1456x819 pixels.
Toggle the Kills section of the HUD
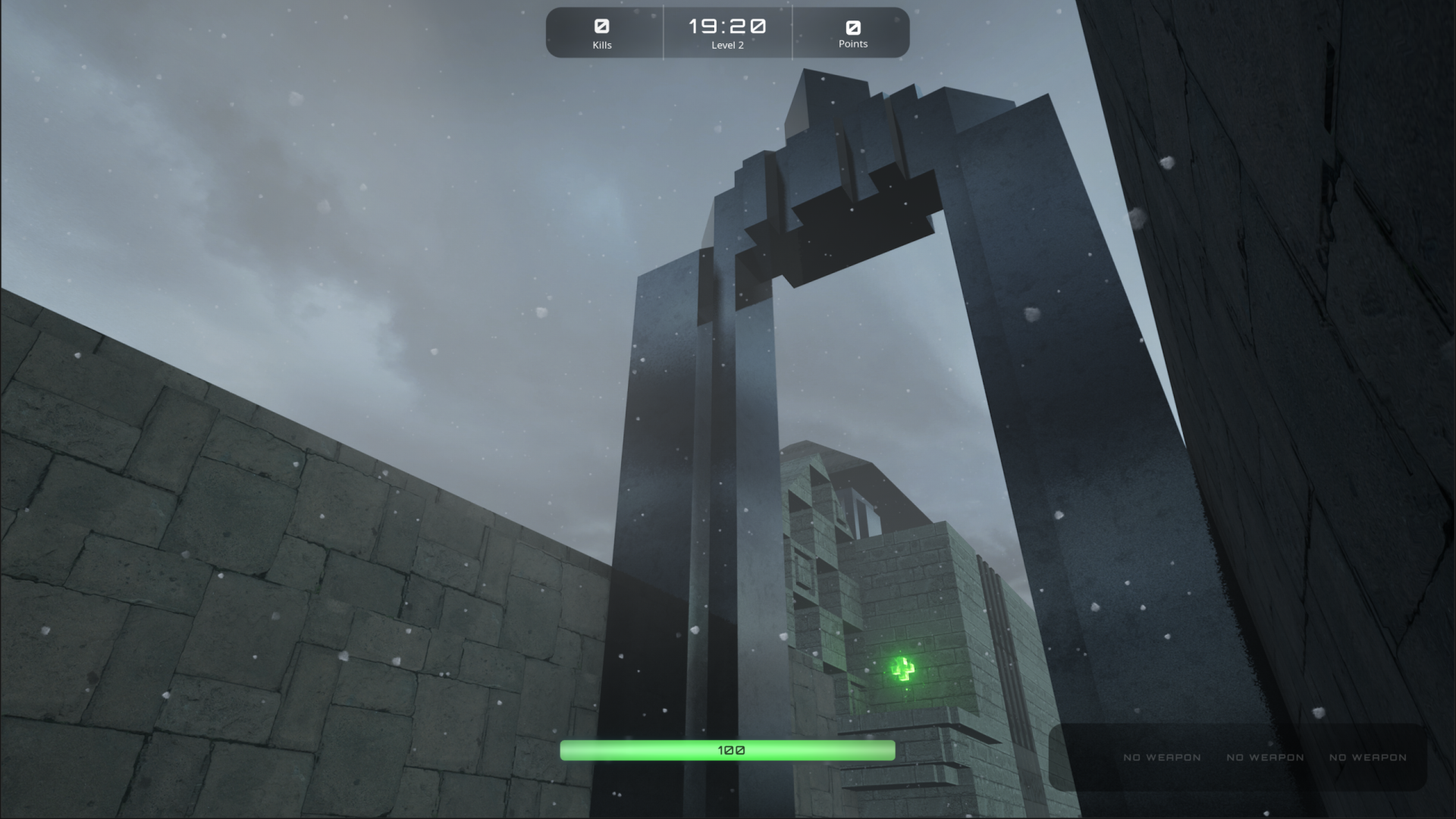[603, 33]
